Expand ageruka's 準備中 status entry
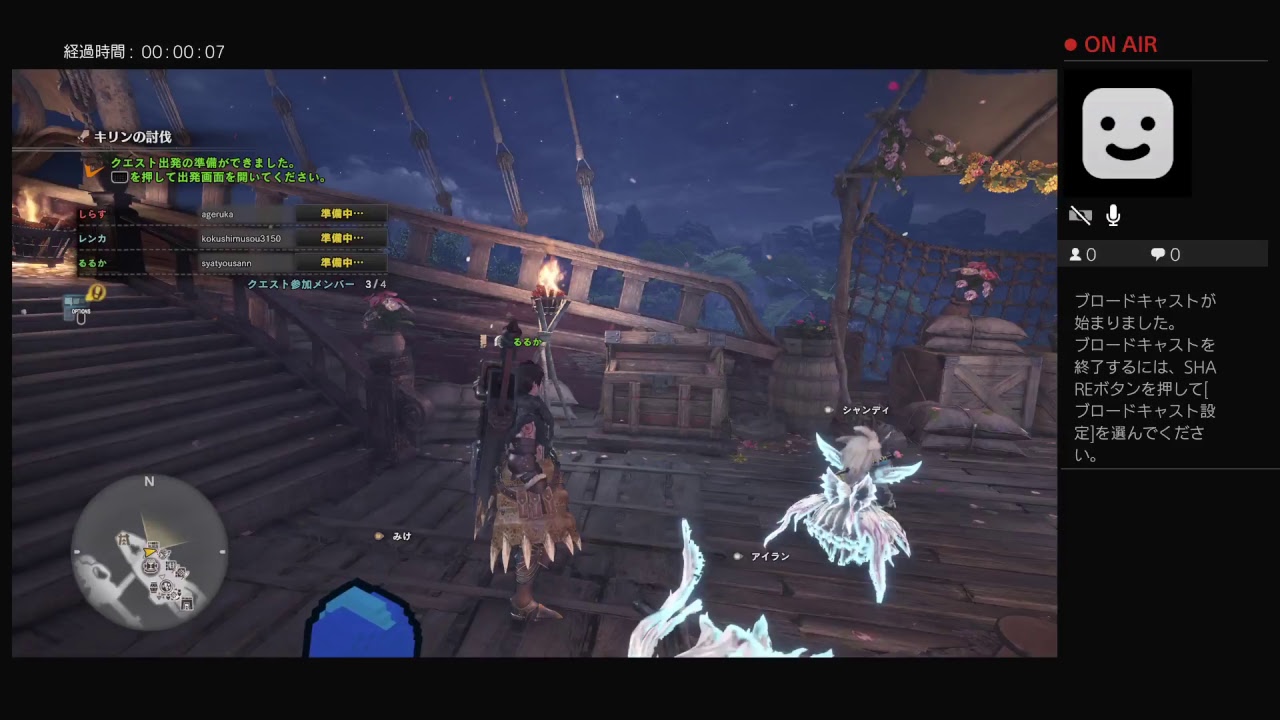Viewport: 1280px width, 720px height. pos(340,212)
